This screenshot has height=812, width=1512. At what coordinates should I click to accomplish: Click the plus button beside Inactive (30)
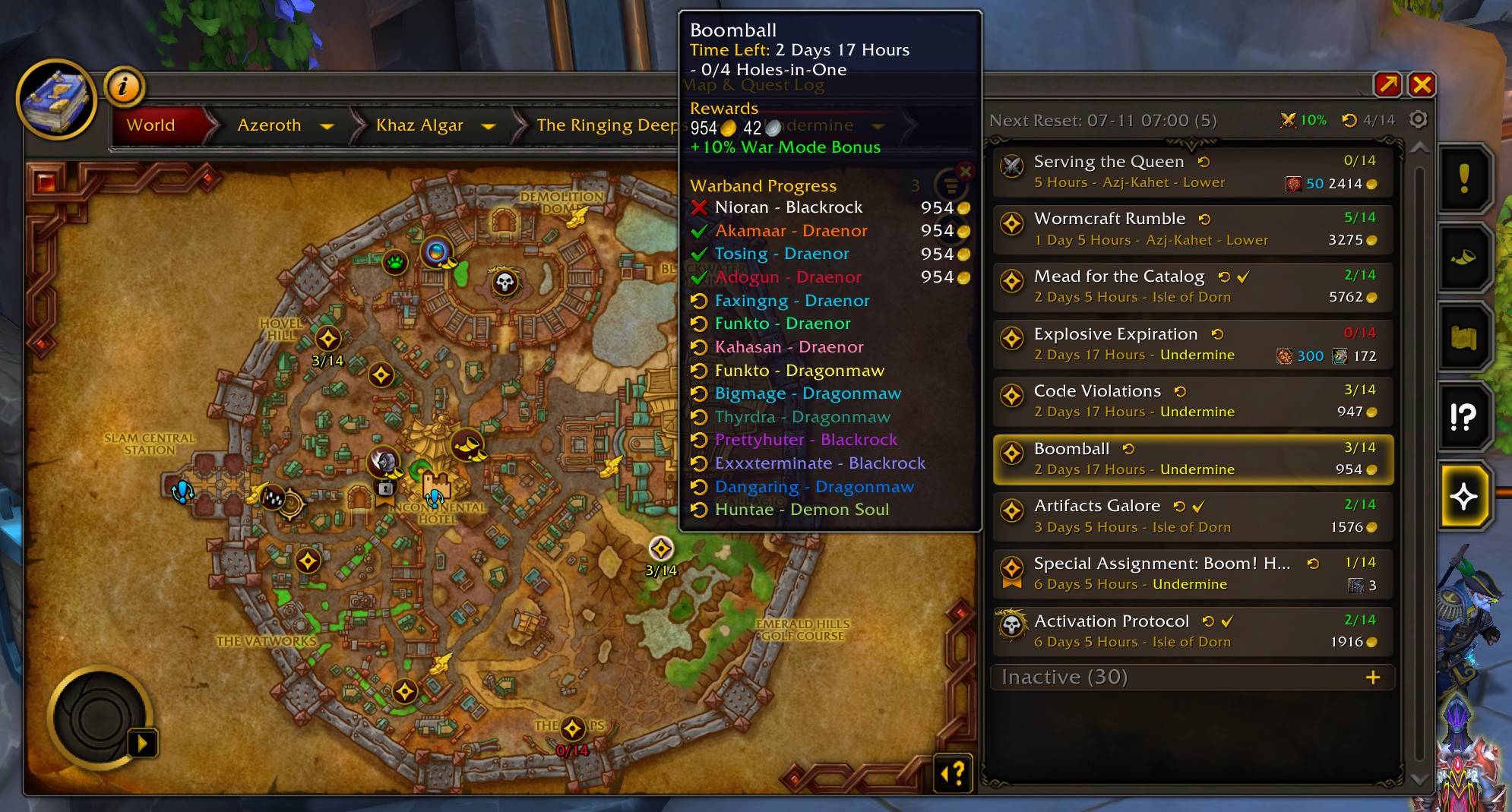click(1374, 677)
